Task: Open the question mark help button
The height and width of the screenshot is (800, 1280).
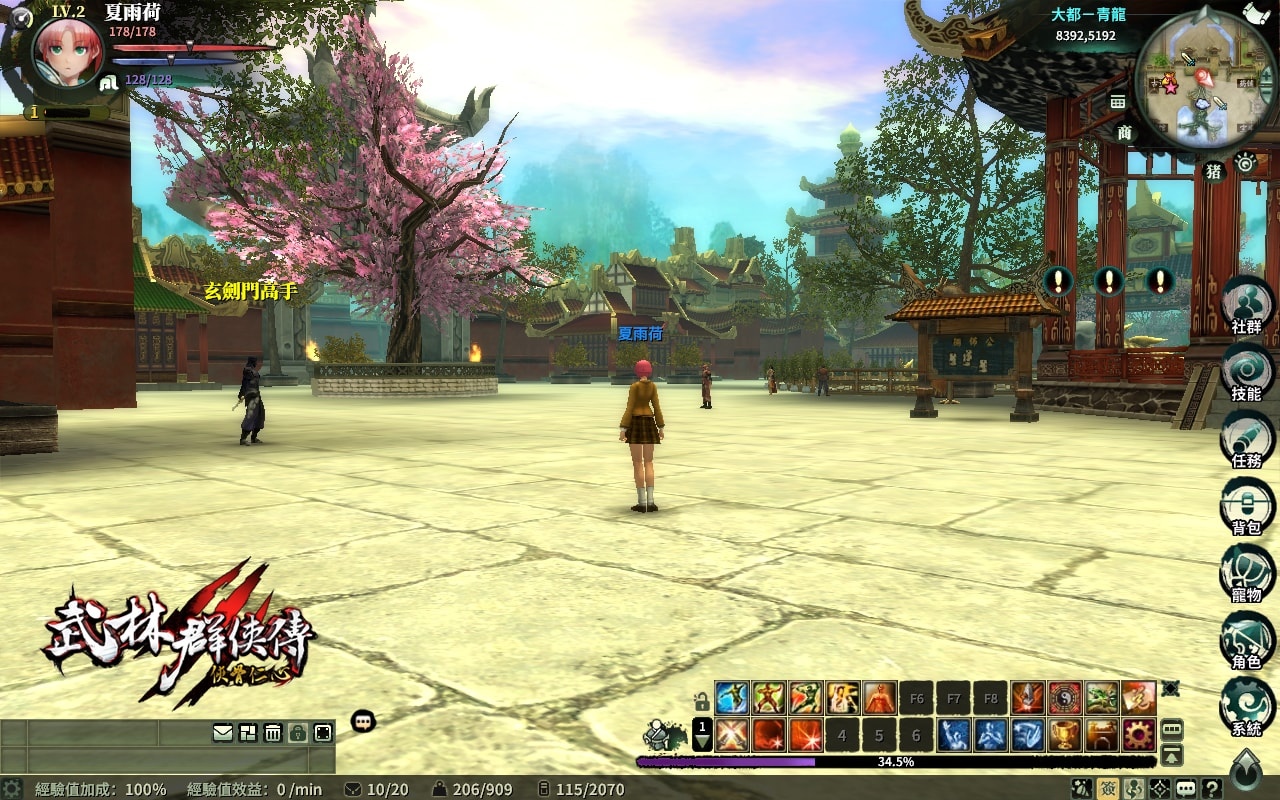Action: (x=1212, y=788)
